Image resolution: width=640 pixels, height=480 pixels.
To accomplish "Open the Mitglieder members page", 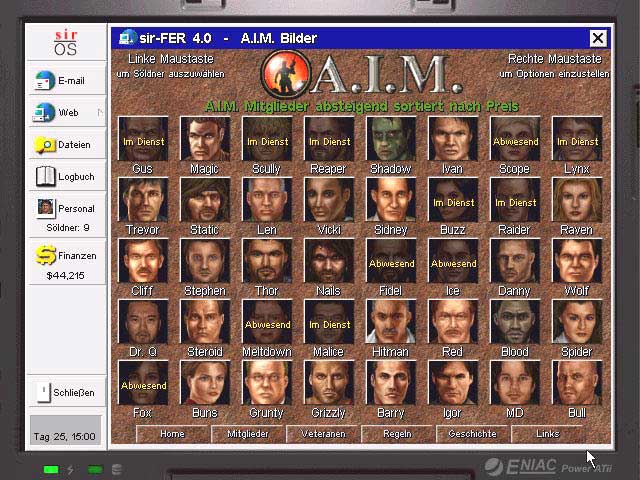I will [247, 434].
